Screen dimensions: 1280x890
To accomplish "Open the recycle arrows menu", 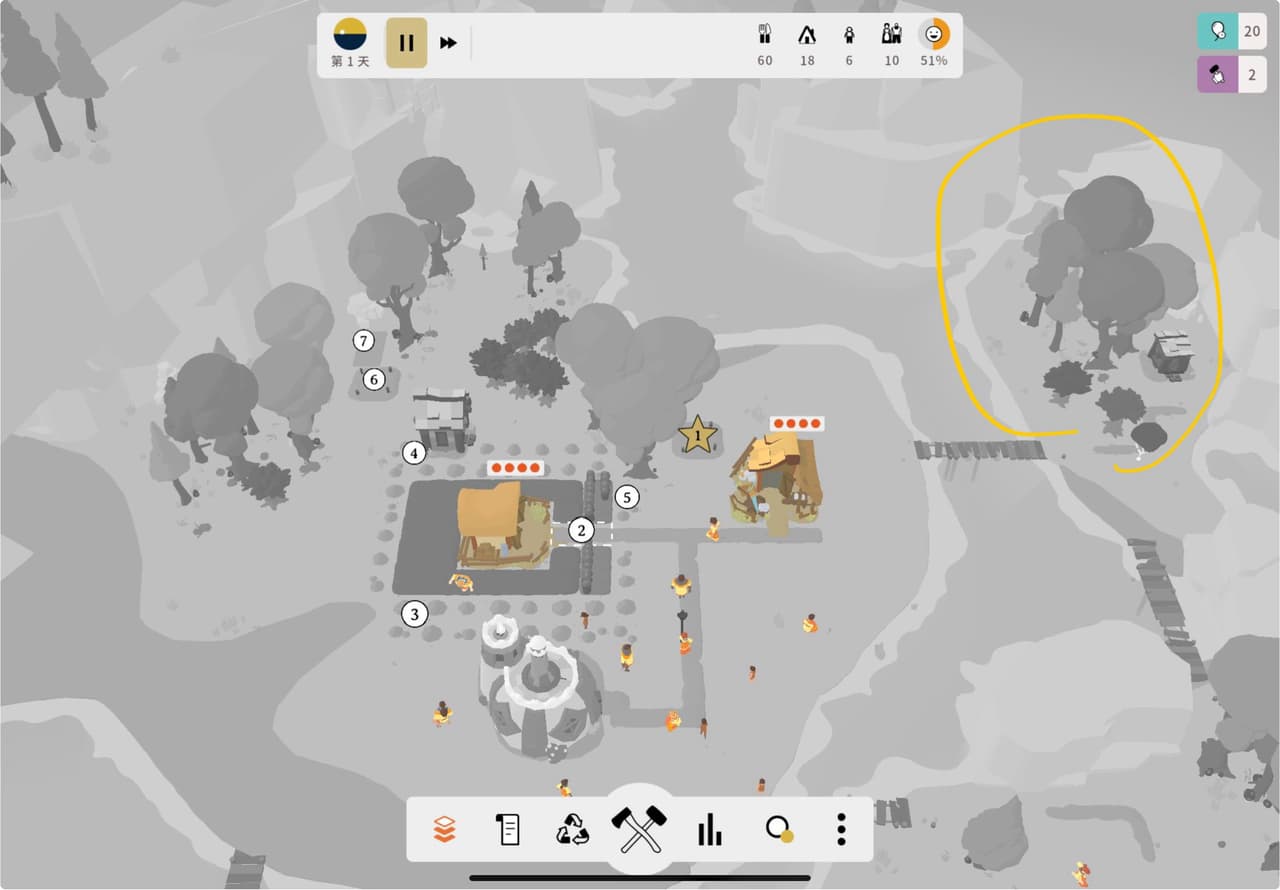I will click(573, 829).
